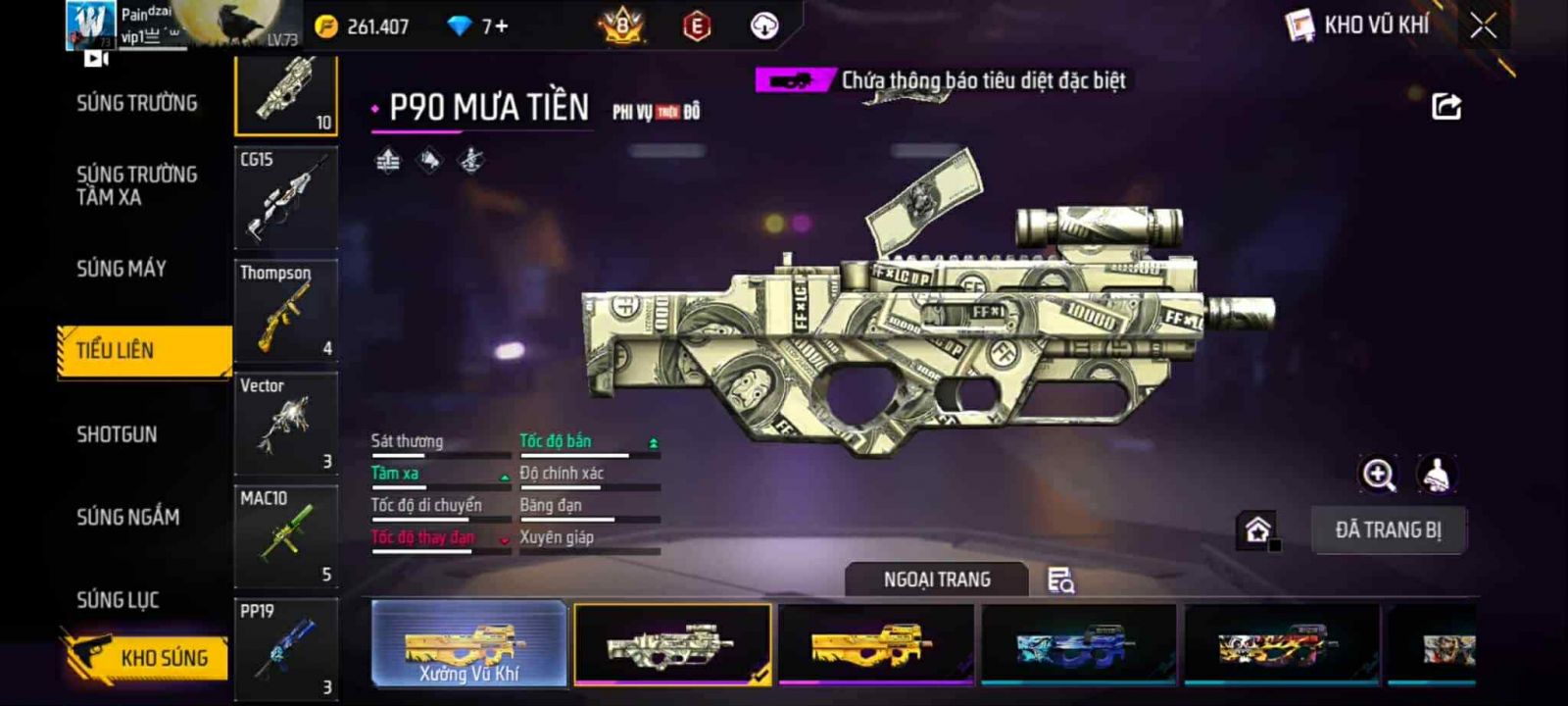This screenshot has height=706, width=1568.
Task: Open the player profile avatar
Action: 90,25
